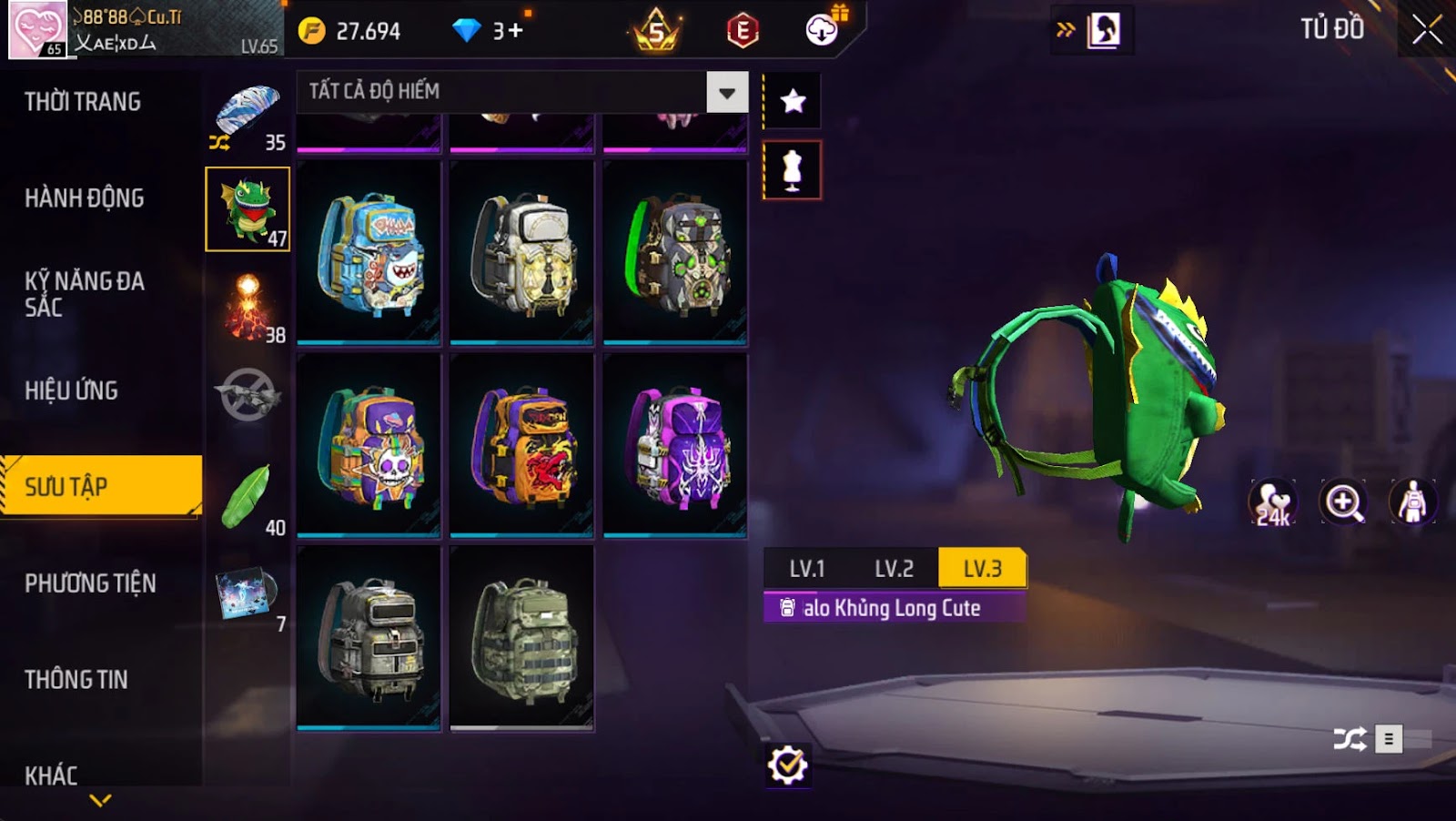Switch backpack preview to LV.1

click(806, 569)
